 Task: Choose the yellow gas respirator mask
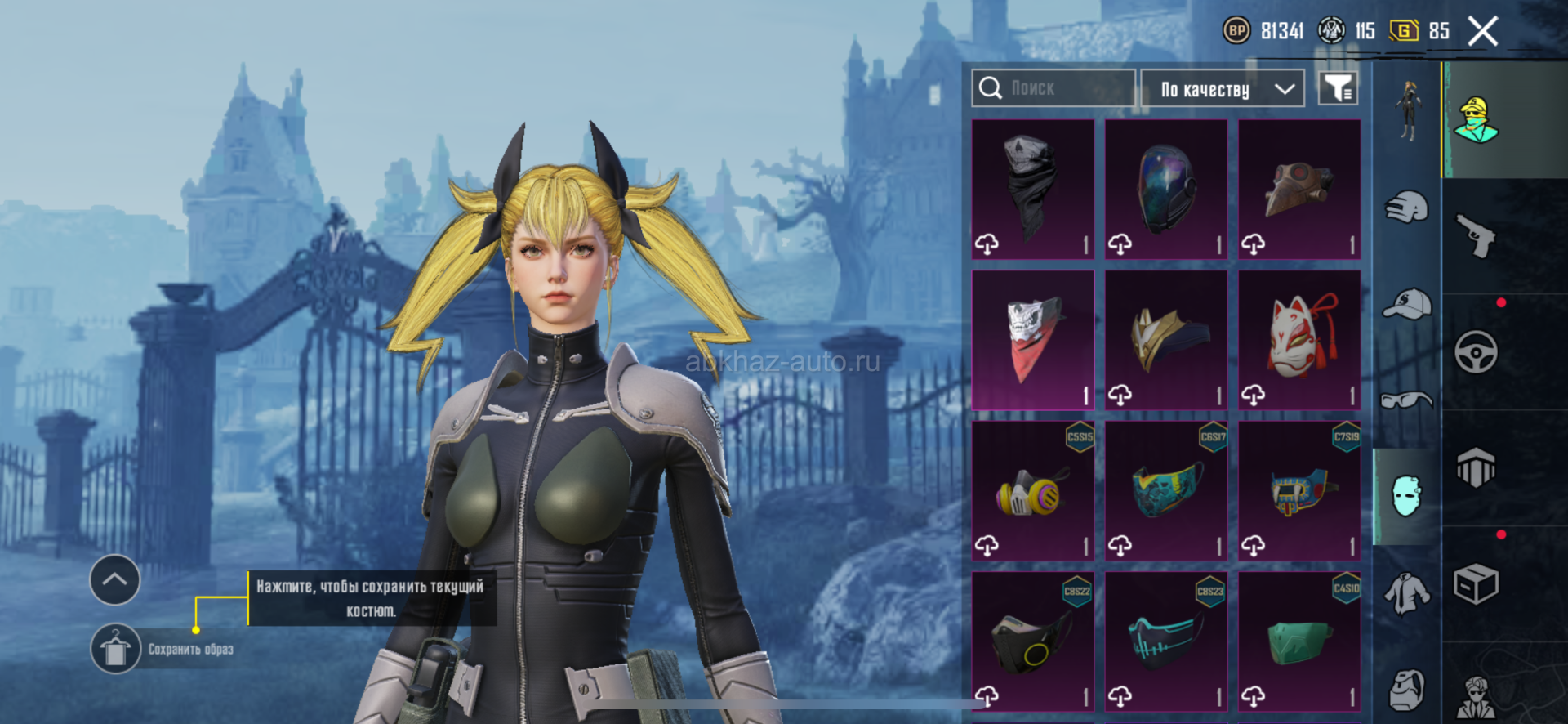(x=1033, y=491)
